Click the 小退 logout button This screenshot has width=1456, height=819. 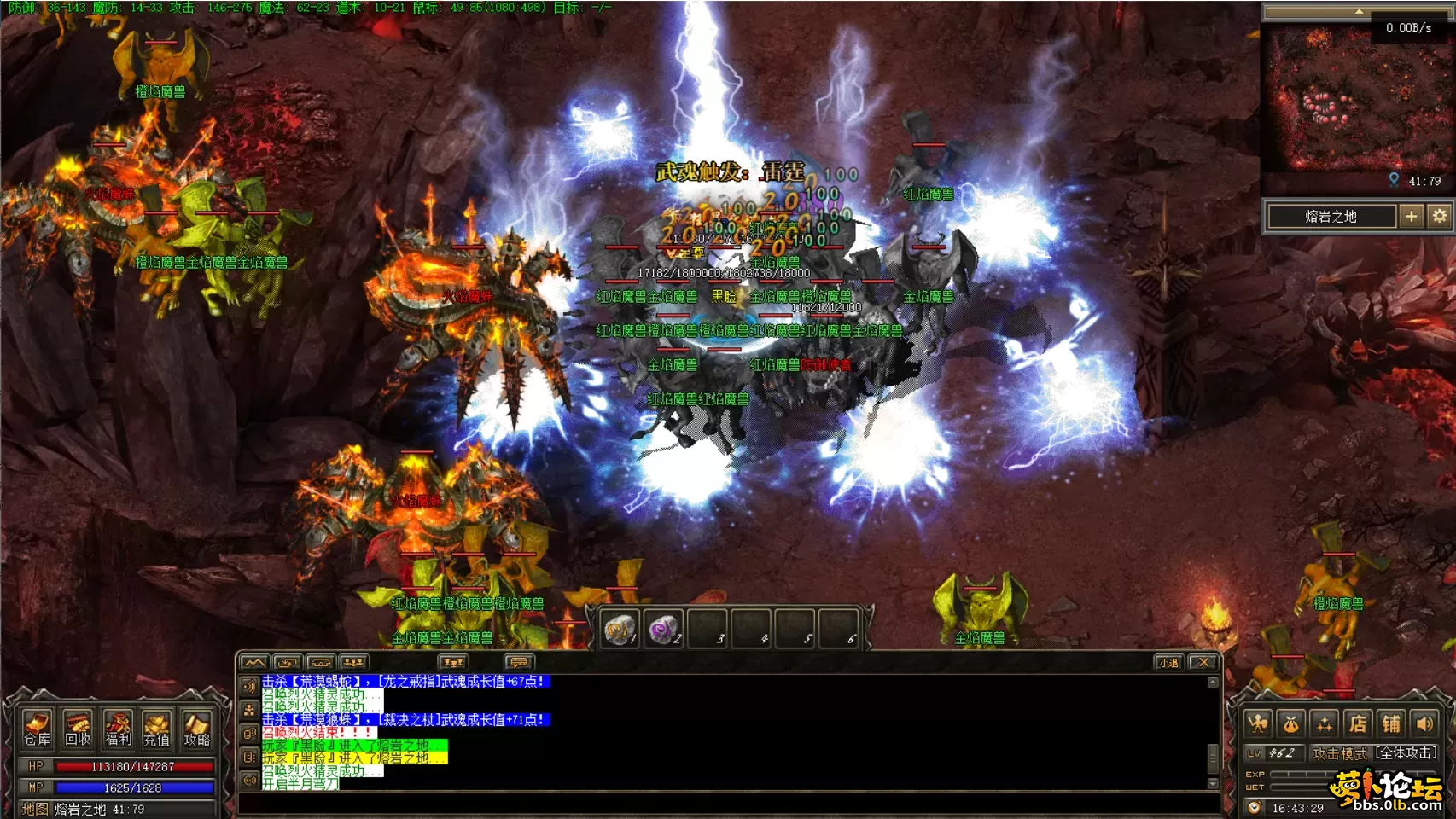tap(1168, 662)
